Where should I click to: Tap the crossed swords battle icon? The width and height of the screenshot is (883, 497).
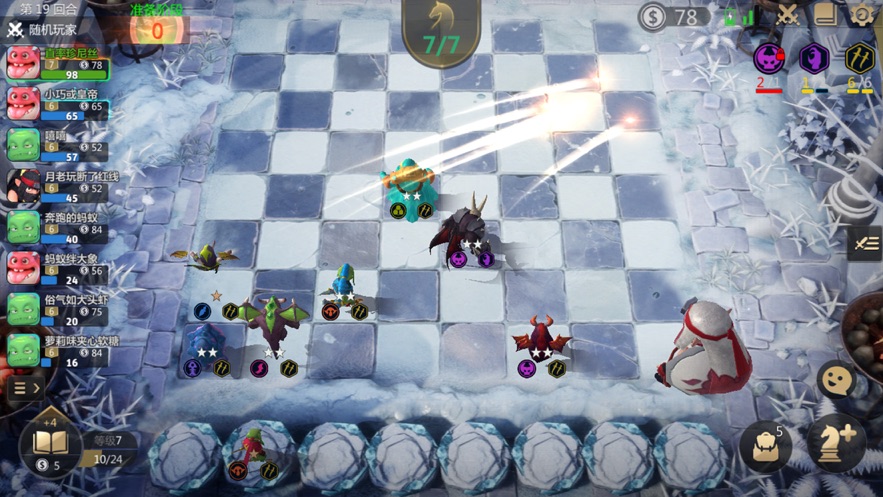click(787, 14)
